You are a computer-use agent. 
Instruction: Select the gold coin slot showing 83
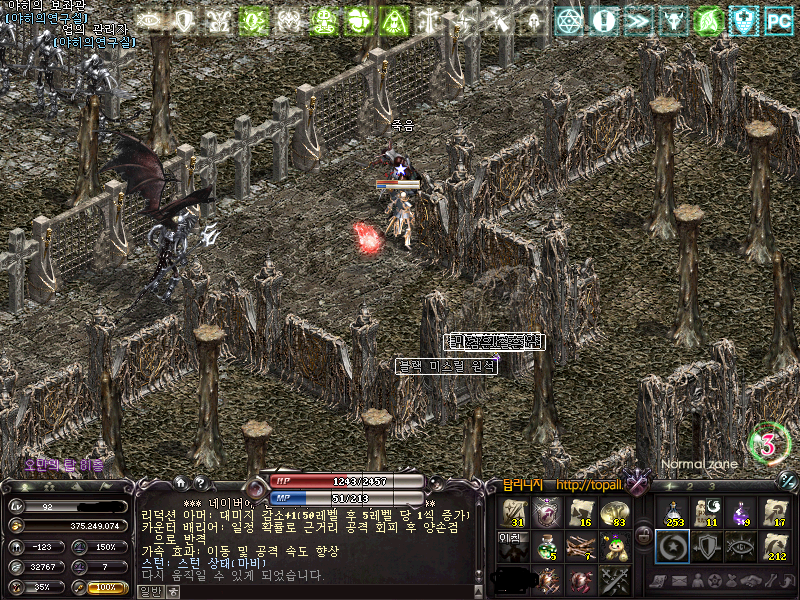point(615,513)
